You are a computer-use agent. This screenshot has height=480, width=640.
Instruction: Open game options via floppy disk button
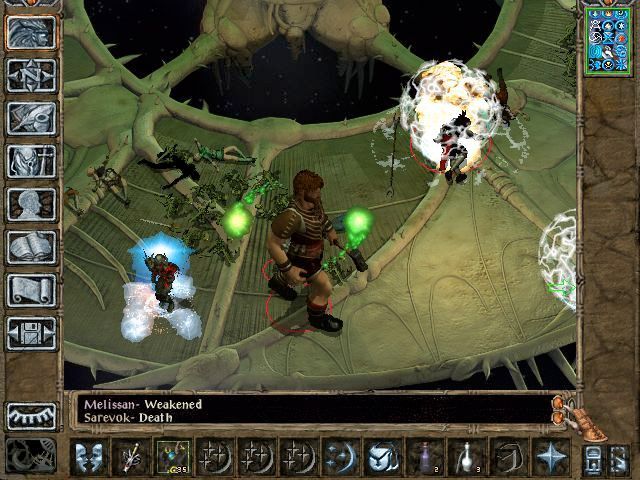(x=31, y=332)
